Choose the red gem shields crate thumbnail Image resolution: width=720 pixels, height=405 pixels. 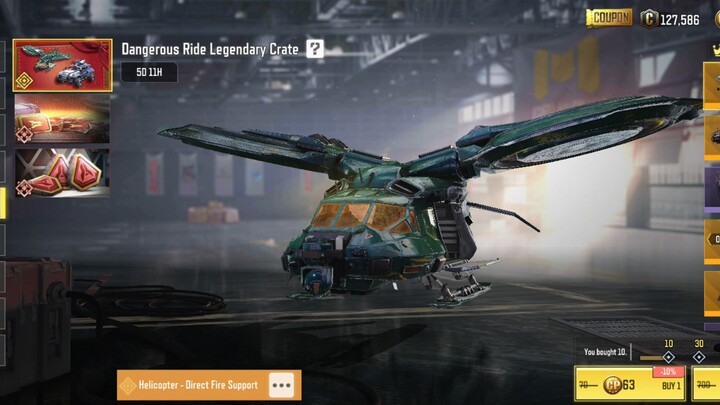62,172
